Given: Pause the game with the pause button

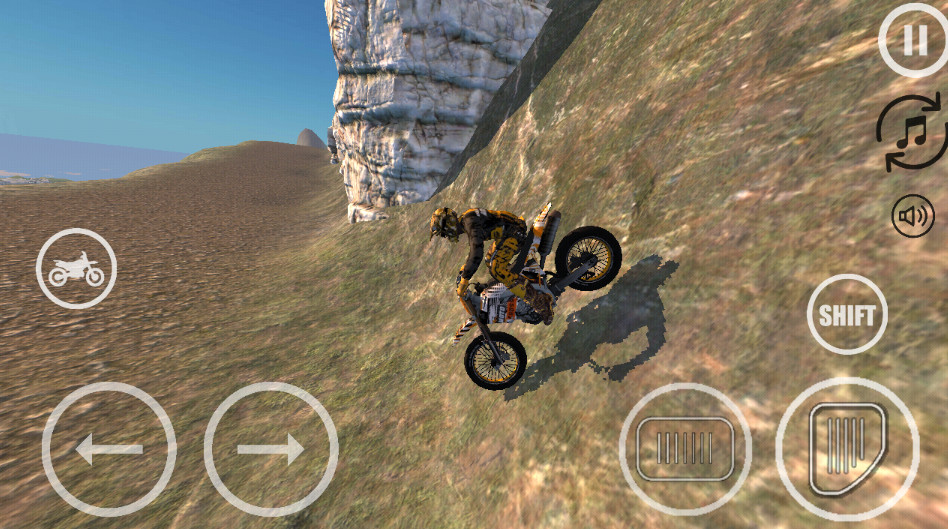Looking at the screenshot, I should pos(912,40).
